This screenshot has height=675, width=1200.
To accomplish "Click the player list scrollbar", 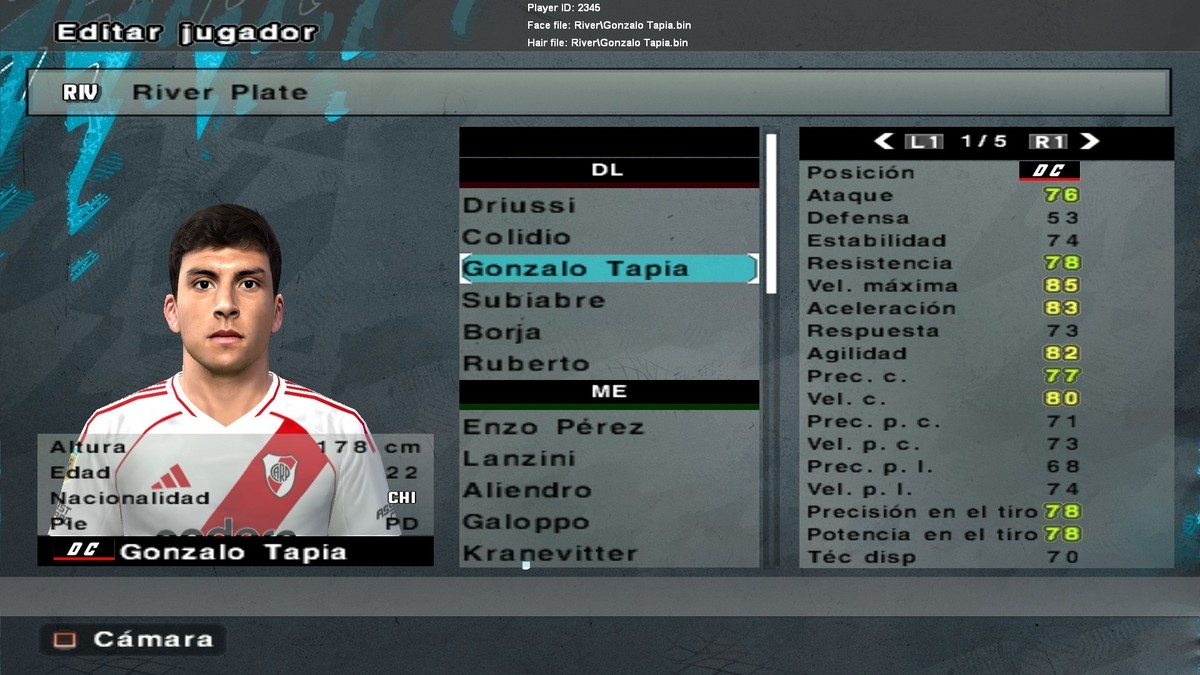I will pyautogui.click(x=771, y=214).
